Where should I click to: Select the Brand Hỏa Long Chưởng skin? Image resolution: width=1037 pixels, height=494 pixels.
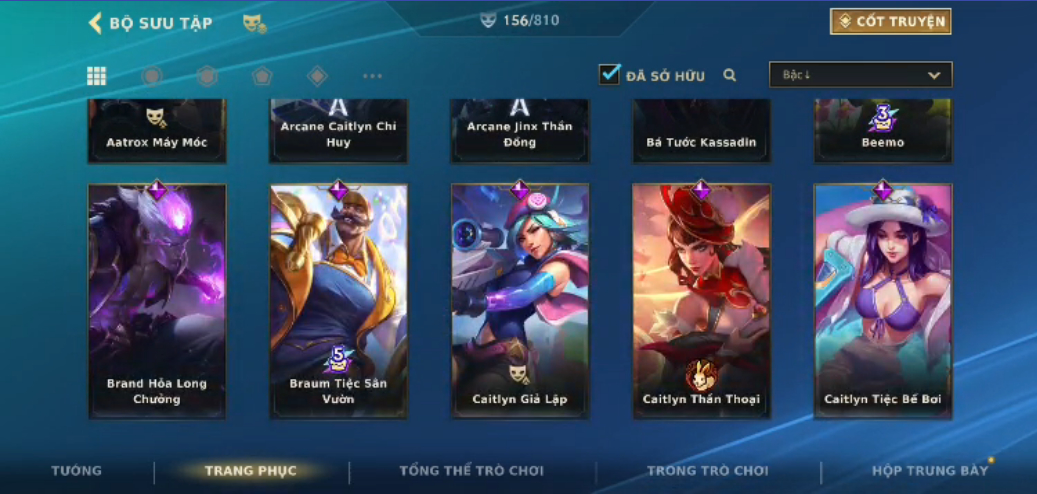click(157, 300)
